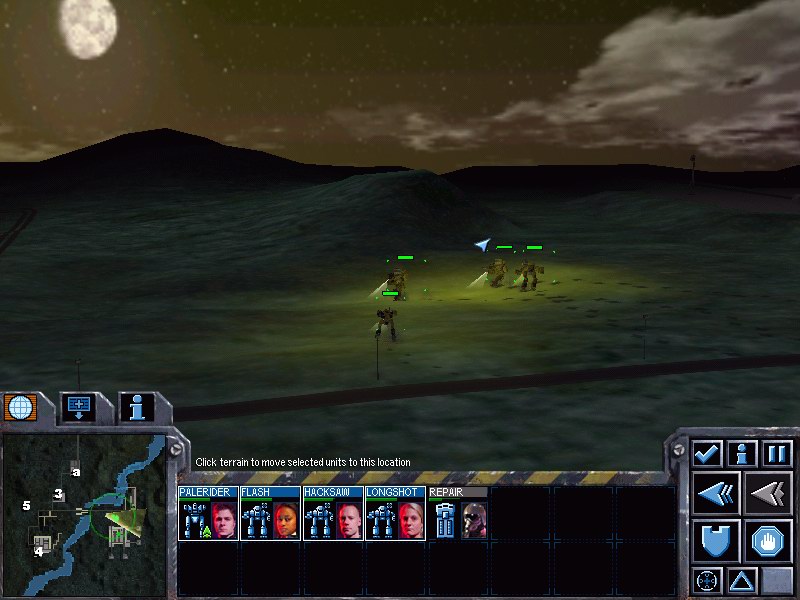
Task: Open the tab with the down-arrow screen icon
Action: [x=77, y=407]
